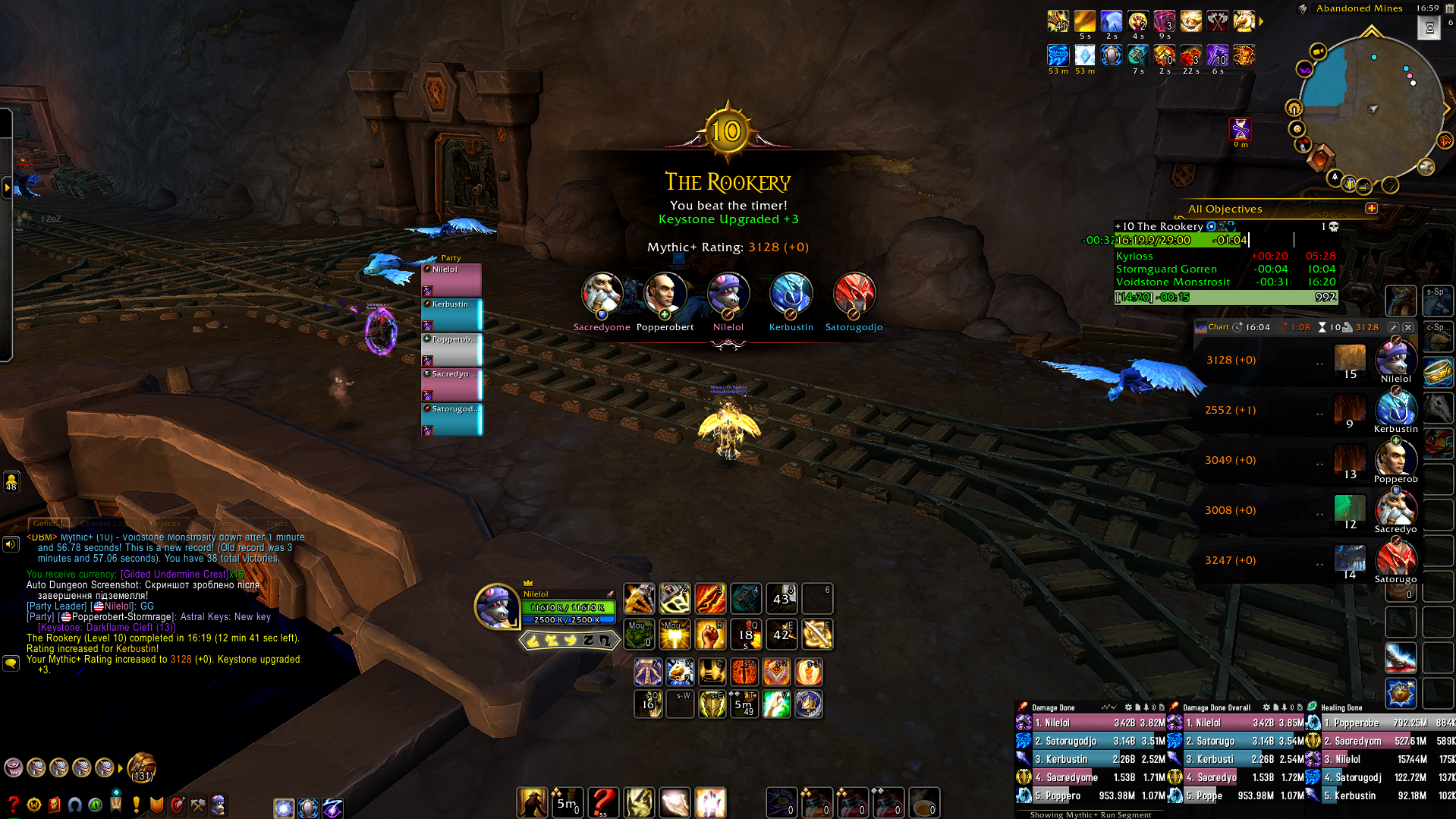This screenshot has height=819, width=1456.
Task: Use the golden helmet ability
Action: [712, 704]
